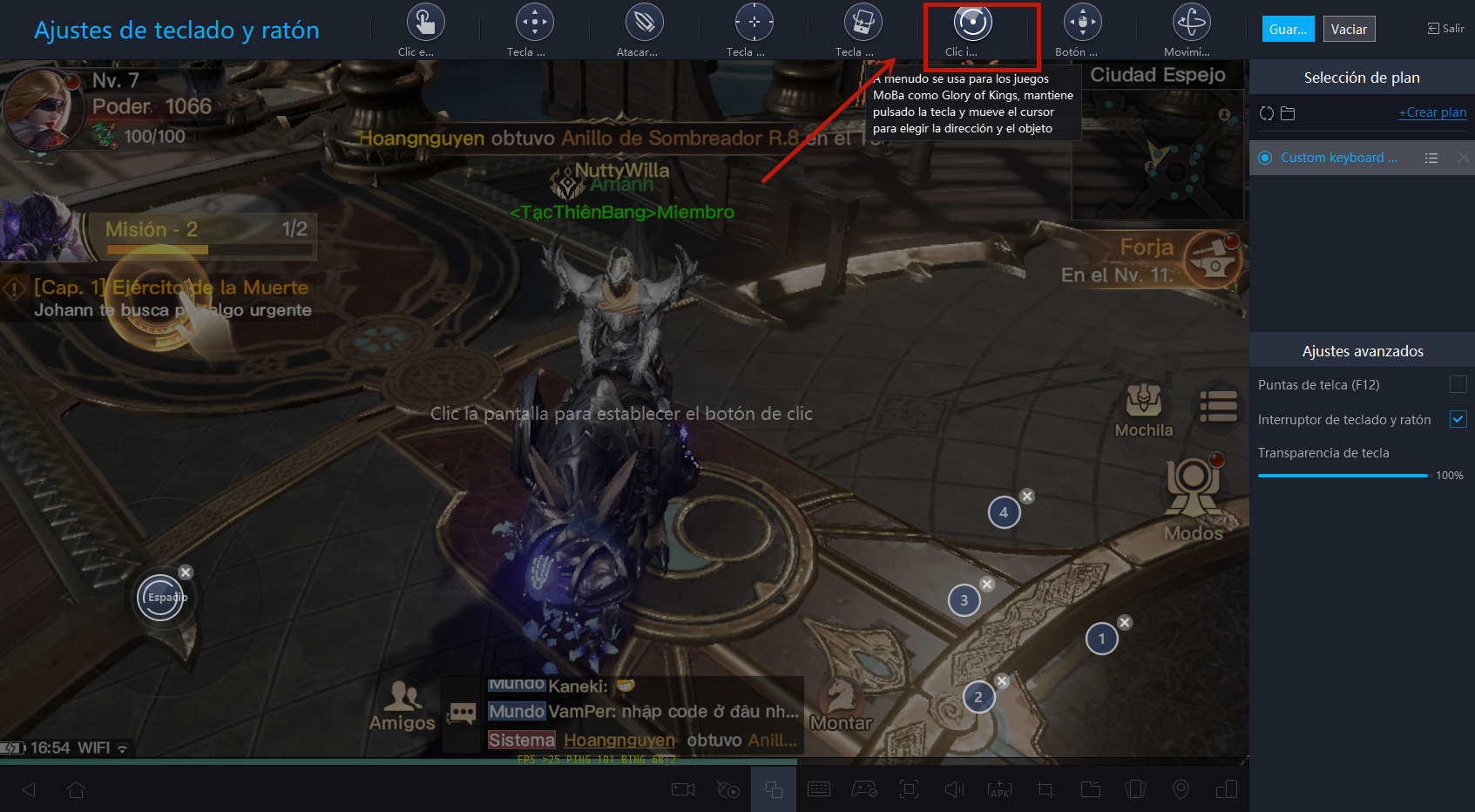Tap the Montar mount button
This screenshot has height=812, width=1475.
pyautogui.click(x=841, y=704)
